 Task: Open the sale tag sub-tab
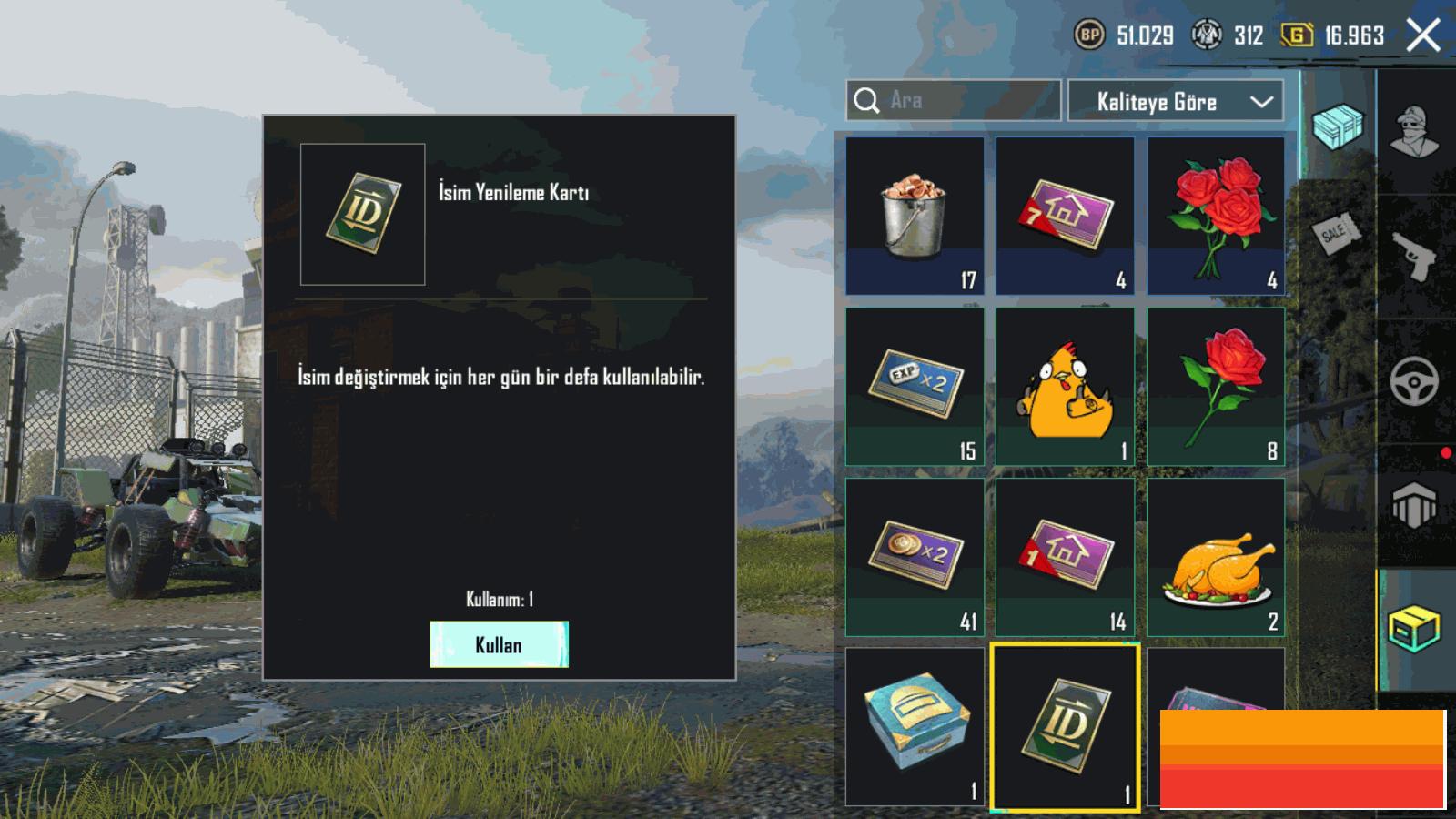pos(1336,234)
